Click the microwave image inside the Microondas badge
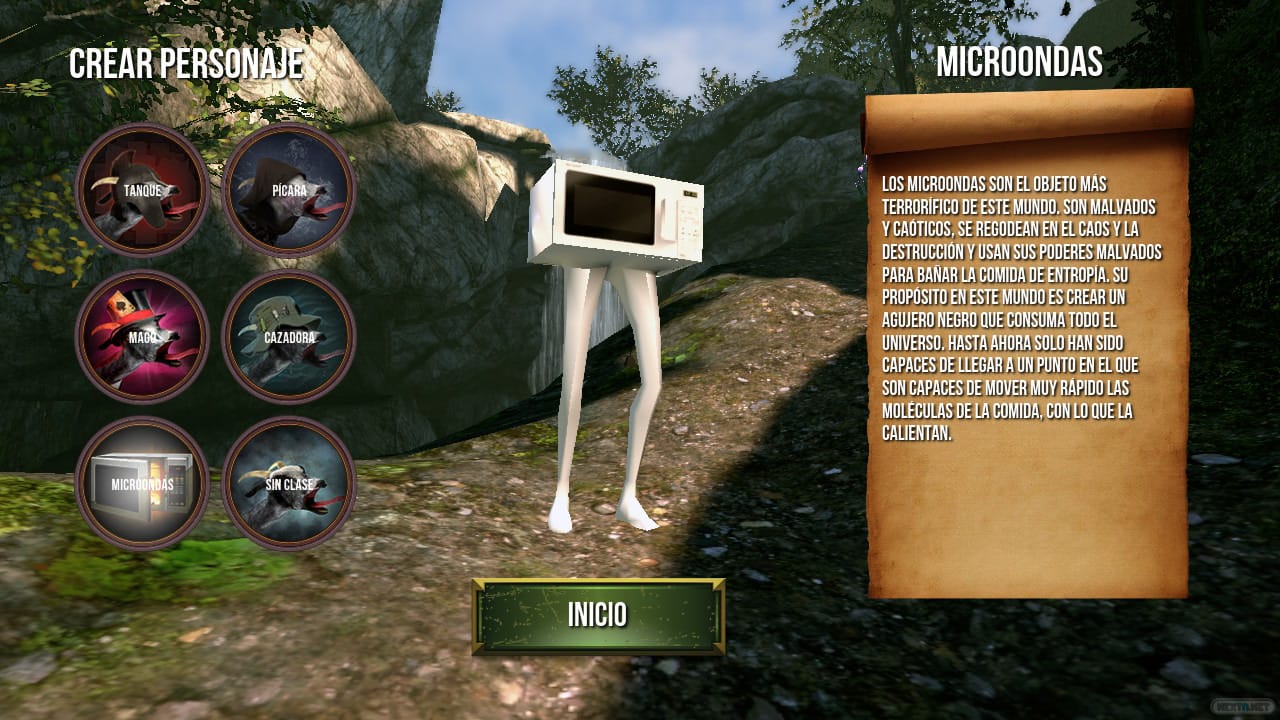Image resolution: width=1280 pixels, height=720 pixels. click(x=142, y=488)
